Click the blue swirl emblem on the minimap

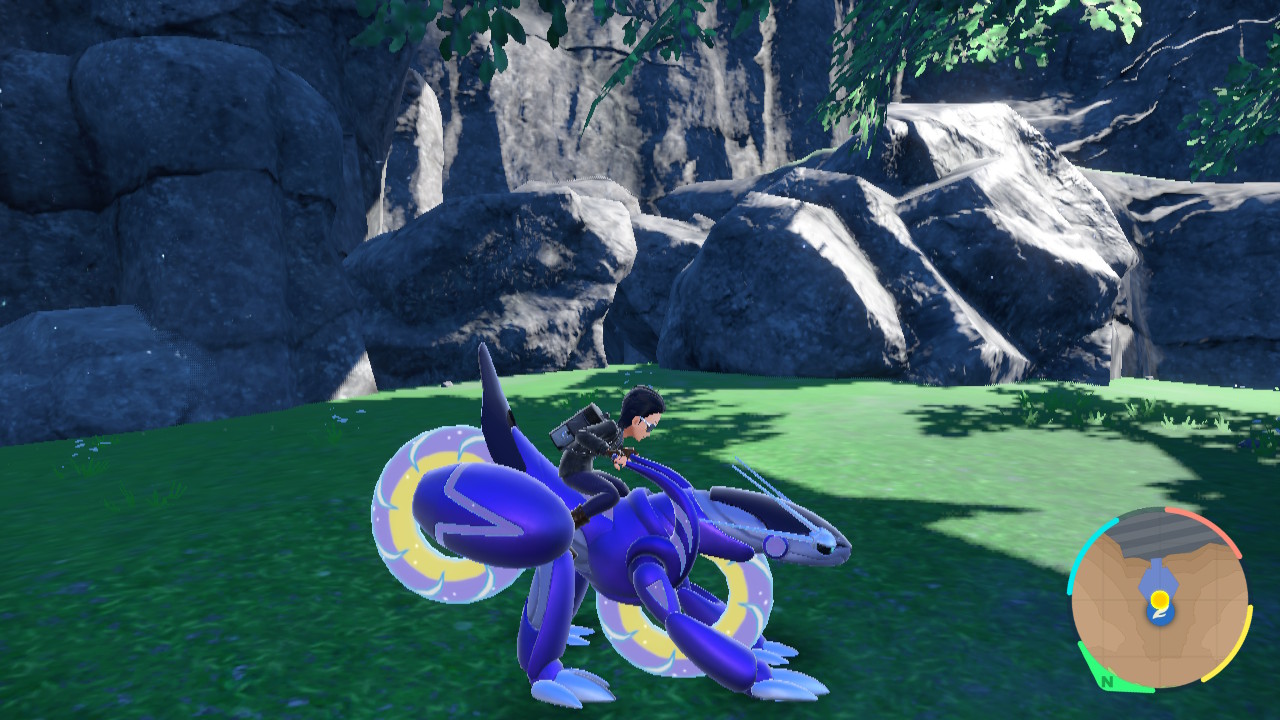pos(1160,615)
